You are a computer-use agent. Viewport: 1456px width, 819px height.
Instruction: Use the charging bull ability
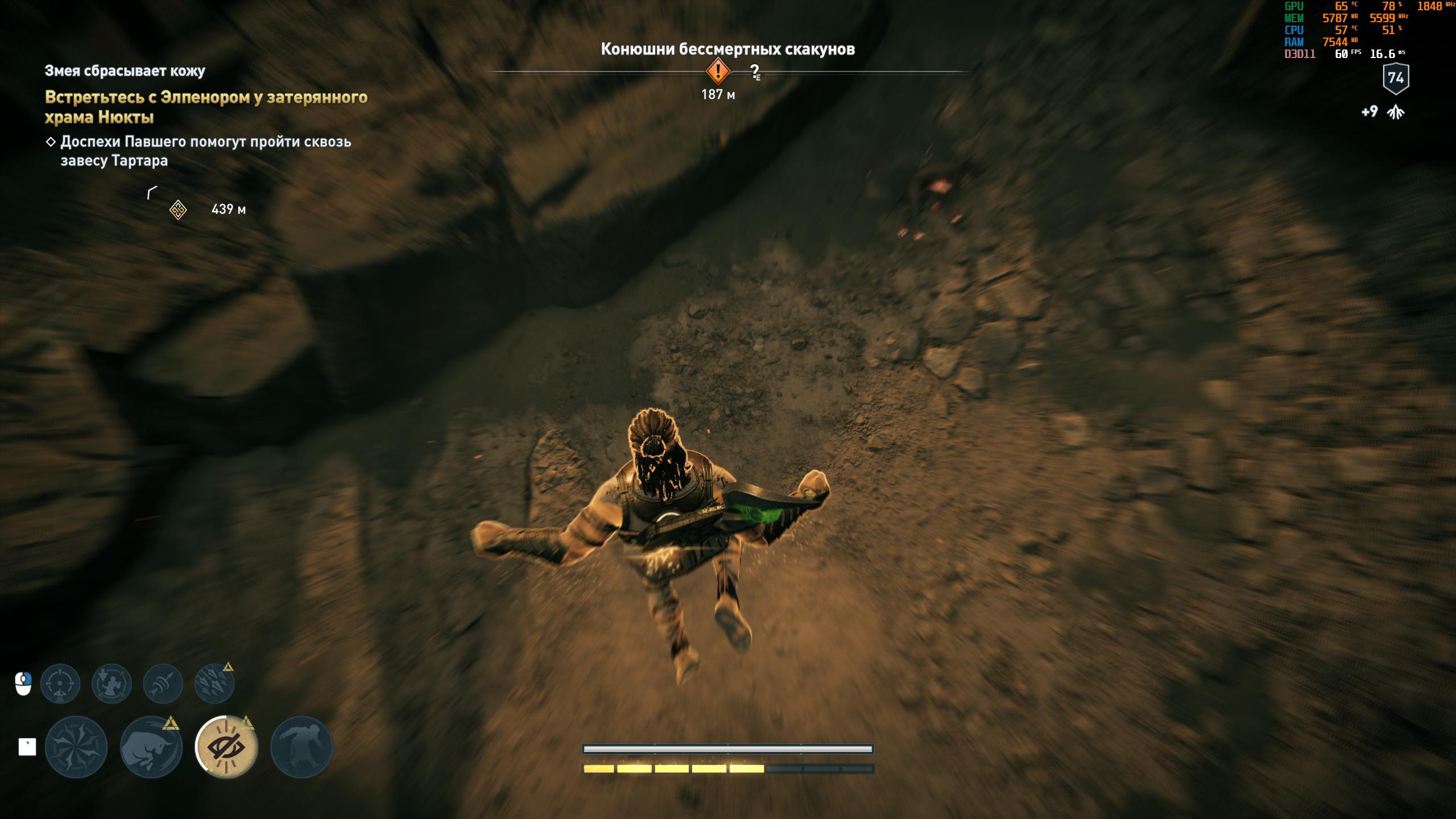point(151,747)
